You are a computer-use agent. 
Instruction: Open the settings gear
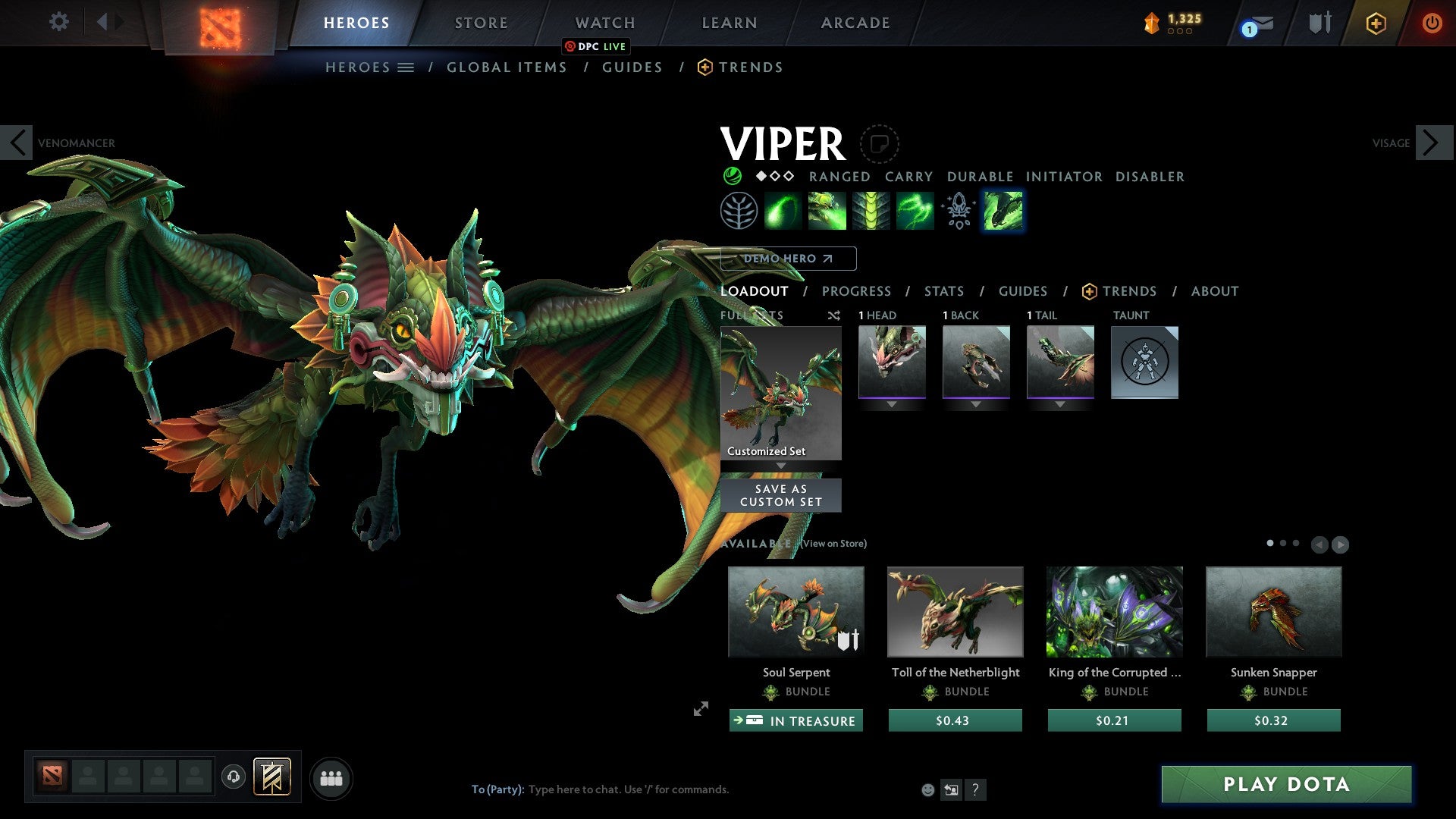click(58, 22)
